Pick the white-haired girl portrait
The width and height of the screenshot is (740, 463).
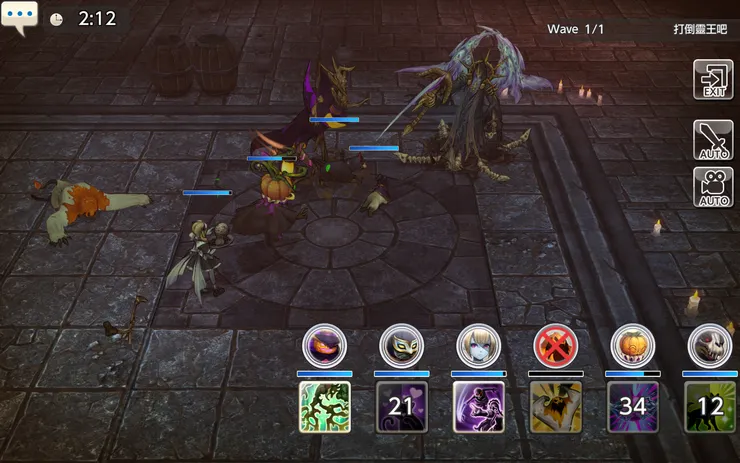click(479, 346)
